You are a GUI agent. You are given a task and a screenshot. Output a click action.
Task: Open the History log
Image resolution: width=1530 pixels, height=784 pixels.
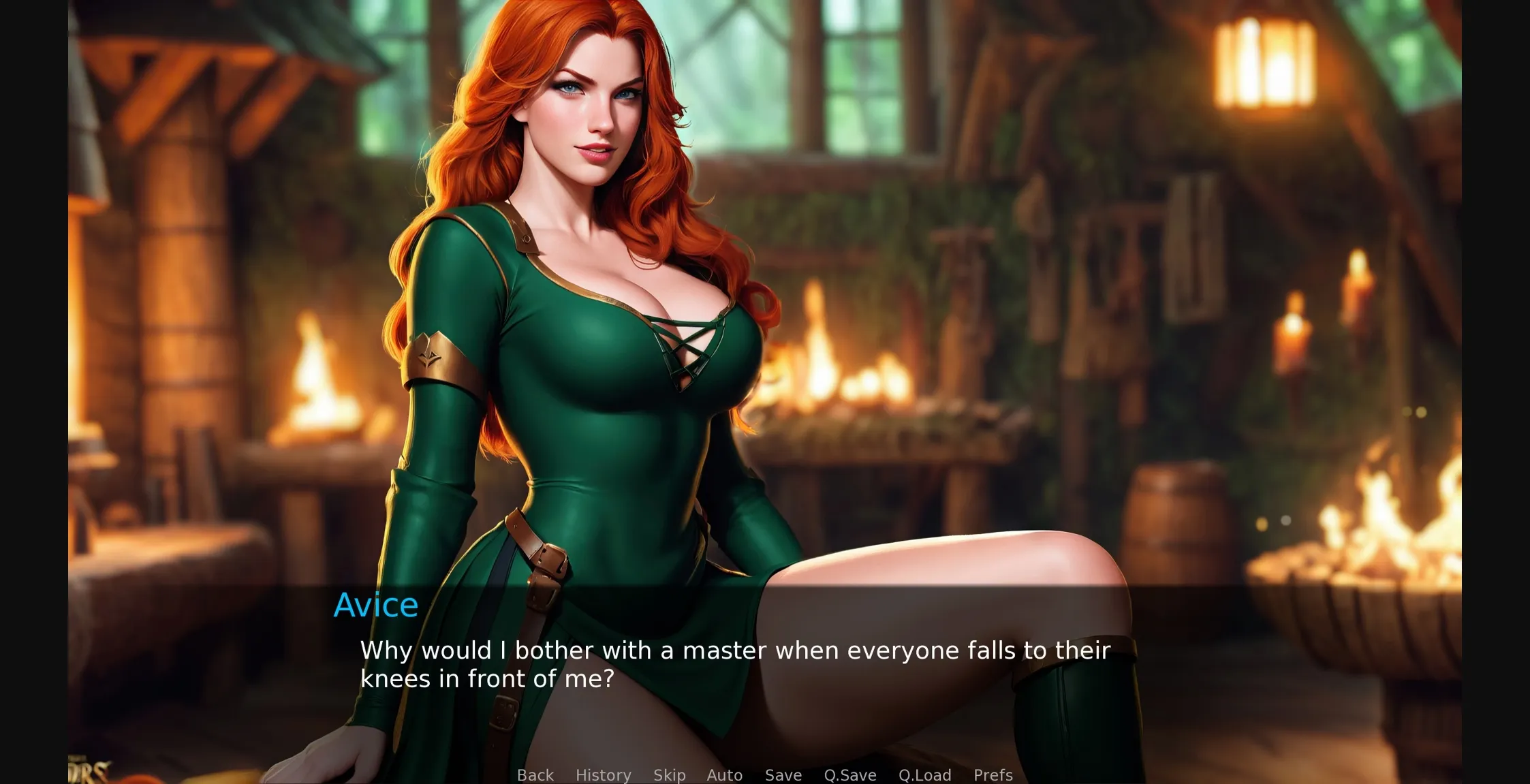[603, 775]
